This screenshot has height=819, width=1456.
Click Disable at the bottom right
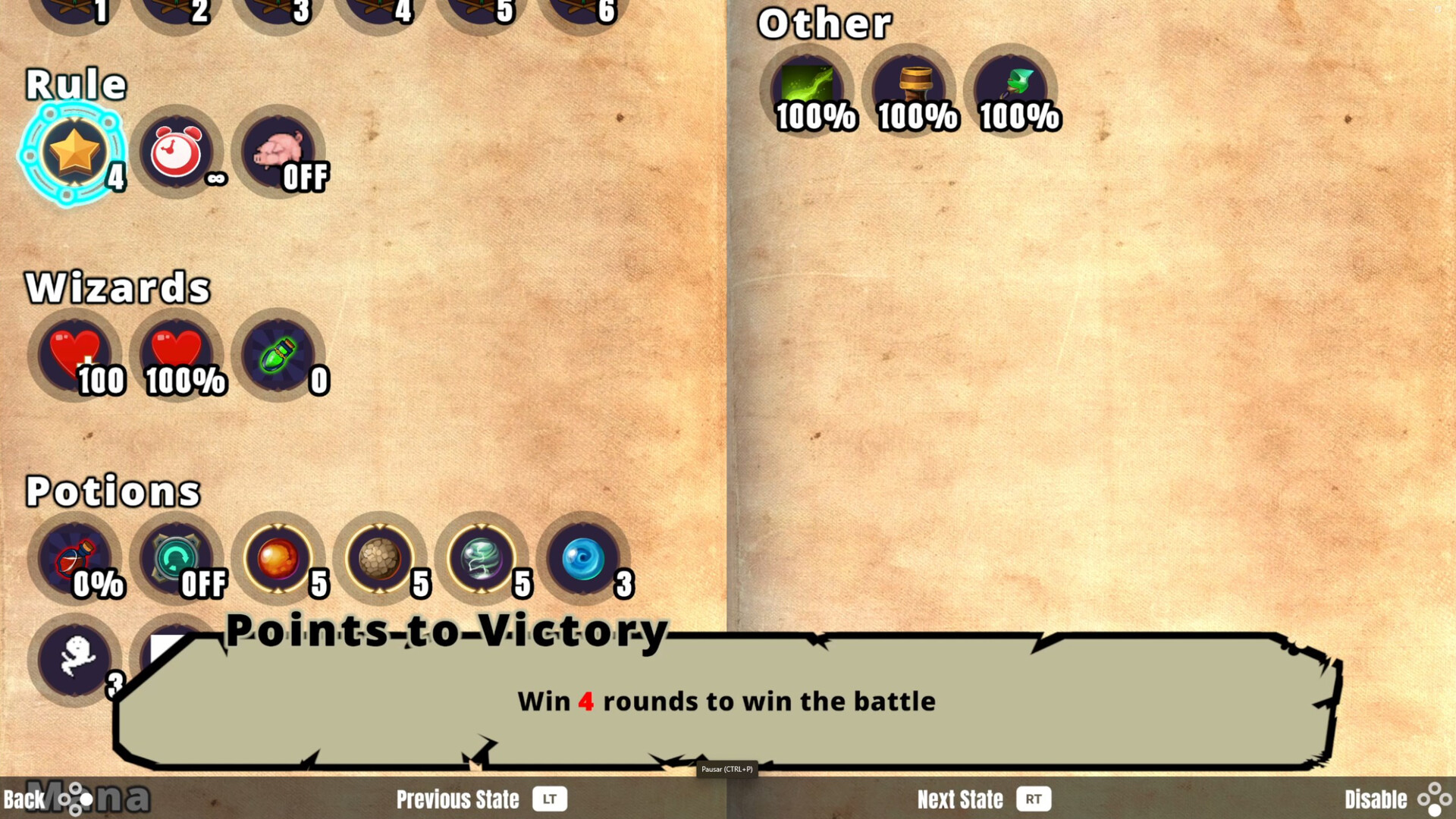click(1378, 799)
